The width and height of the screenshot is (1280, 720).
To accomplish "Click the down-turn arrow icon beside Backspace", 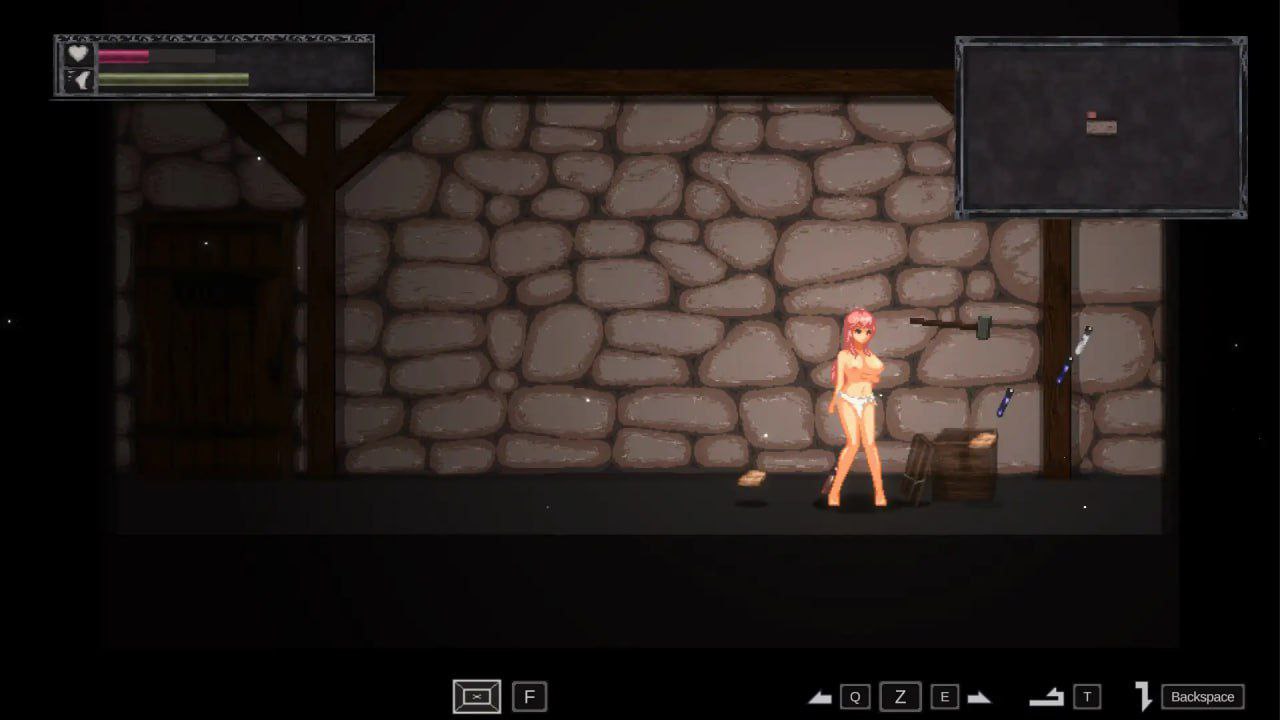I will point(1143,696).
